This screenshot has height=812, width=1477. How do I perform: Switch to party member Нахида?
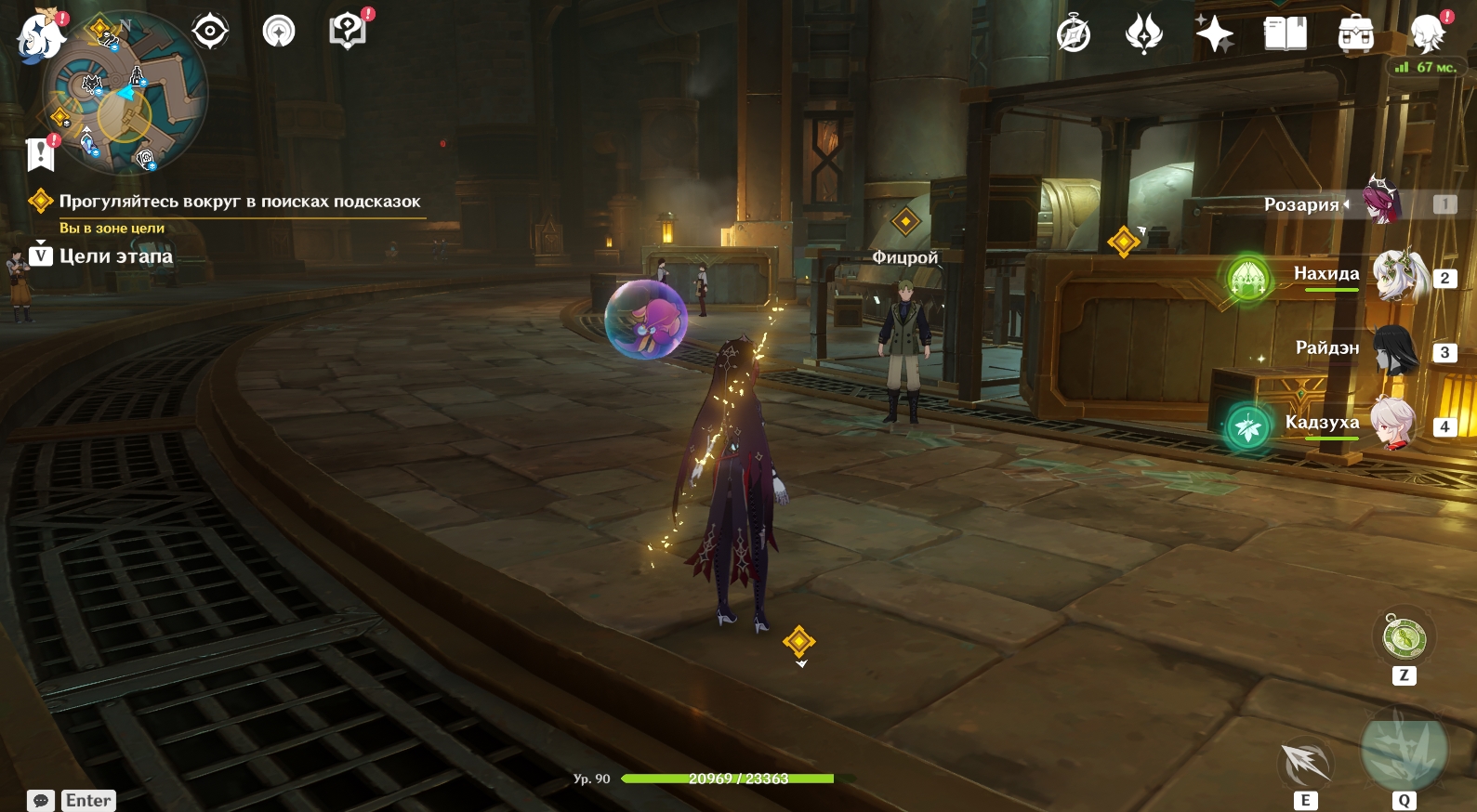pyautogui.click(x=1399, y=276)
